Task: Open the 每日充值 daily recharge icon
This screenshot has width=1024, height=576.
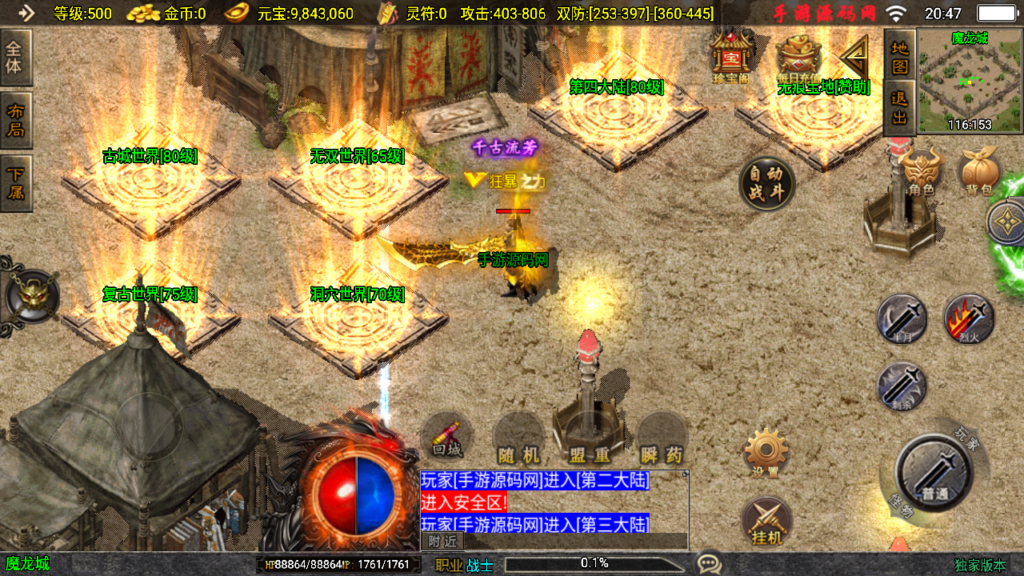Action: pyautogui.click(x=797, y=57)
